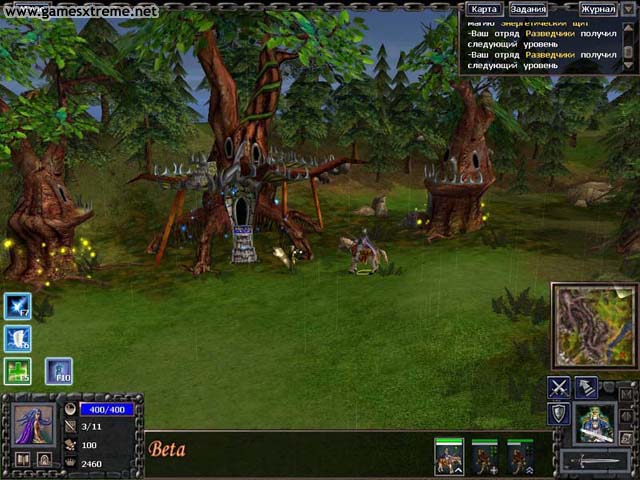The width and height of the screenshot is (640, 480).
Task: Click the sword weapon slot
Action: click(x=595, y=461)
